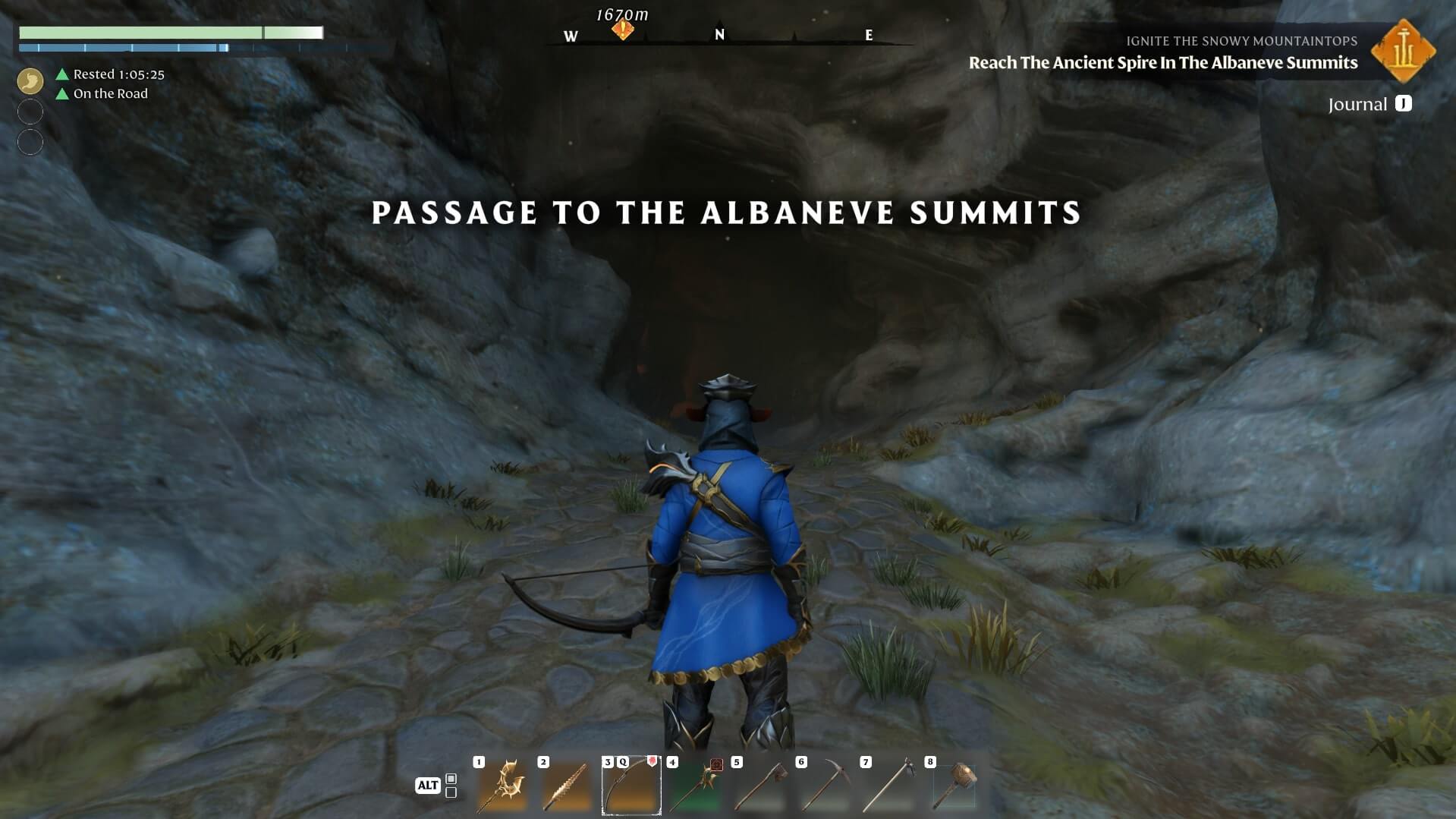The width and height of the screenshot is (1456, 819).
Task: Equip the building hammer in slot 8
Action: pos(954,786)
